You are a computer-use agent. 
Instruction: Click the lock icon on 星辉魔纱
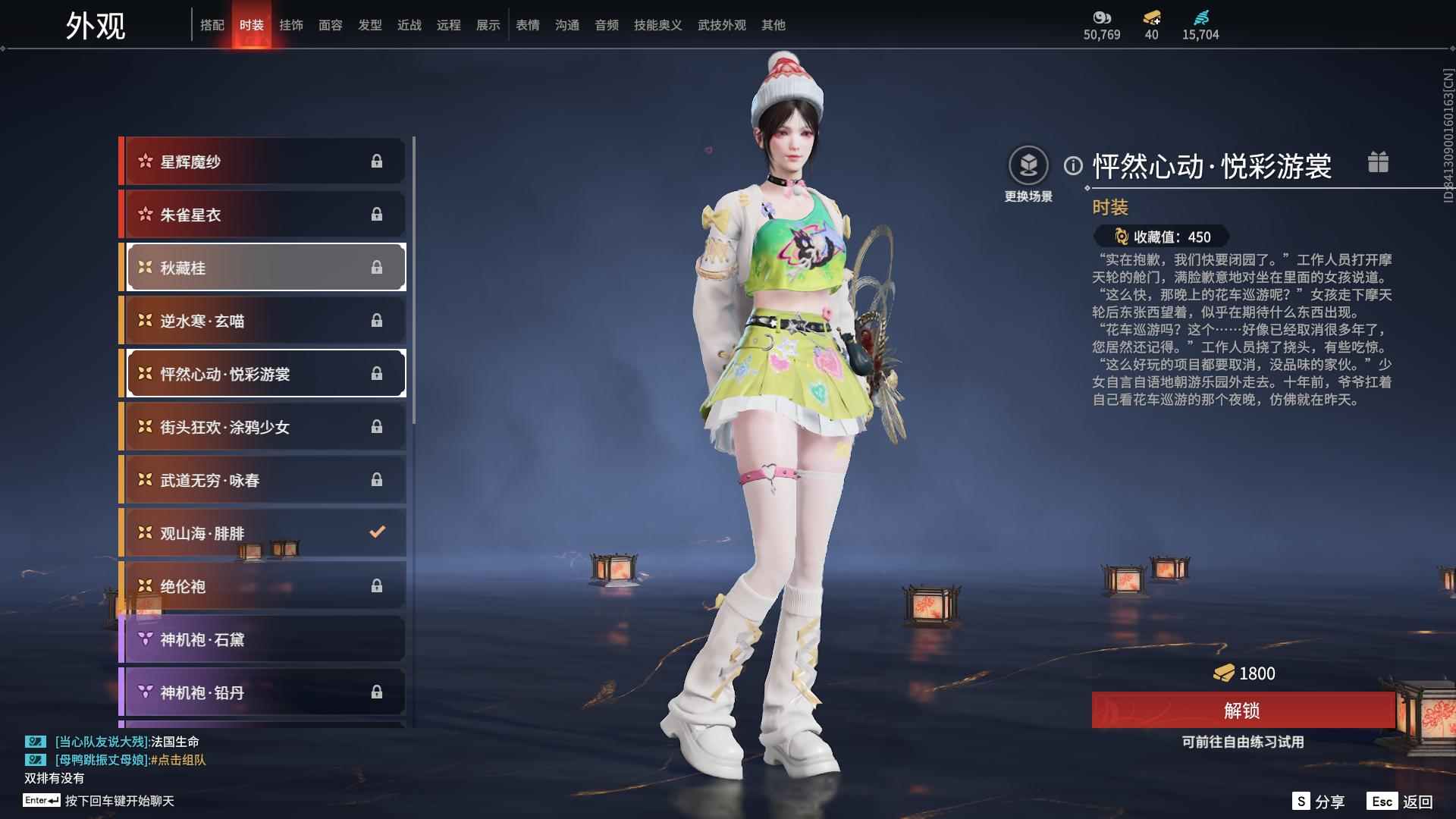coord(377,161)
